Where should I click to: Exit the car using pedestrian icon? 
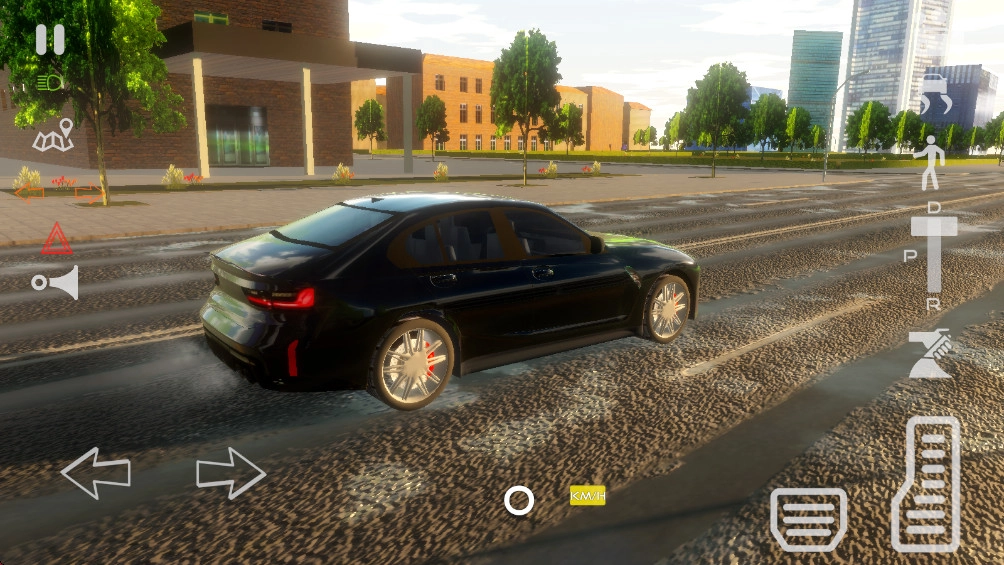point(930,162)
